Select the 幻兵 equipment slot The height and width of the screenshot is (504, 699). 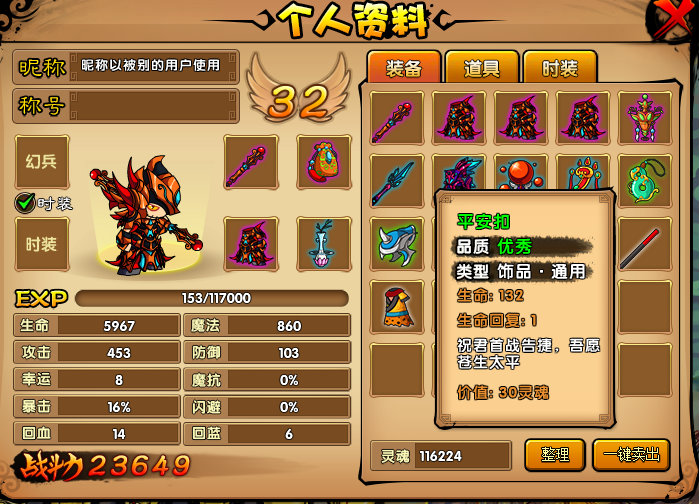click(x=42, y=161)
